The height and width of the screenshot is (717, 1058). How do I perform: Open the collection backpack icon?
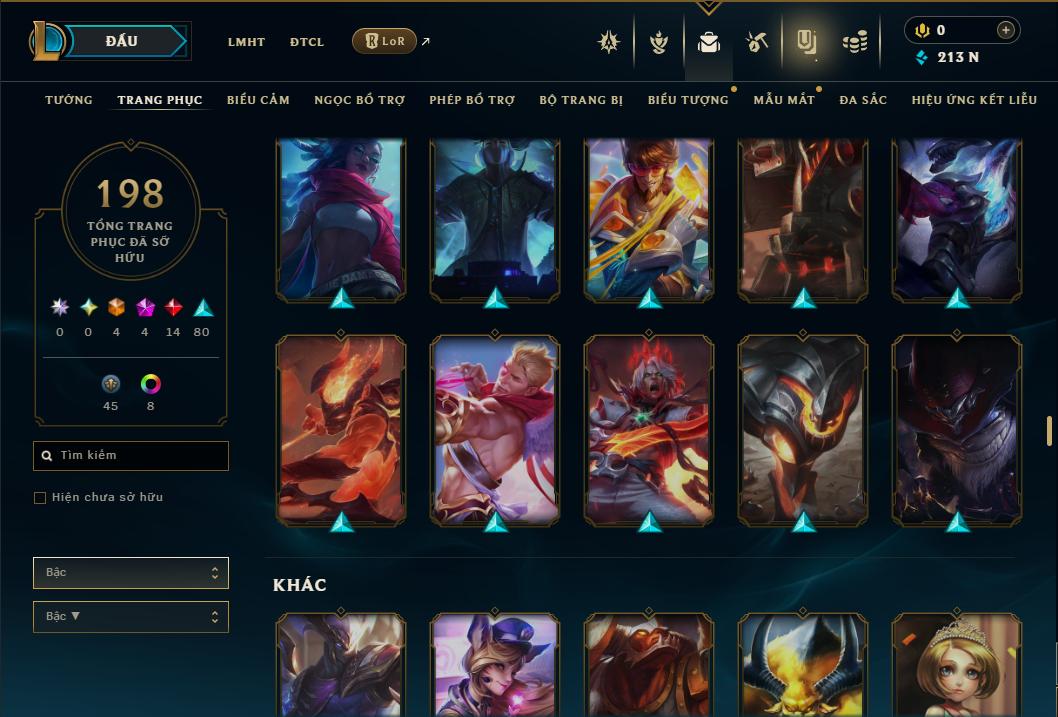709,42
